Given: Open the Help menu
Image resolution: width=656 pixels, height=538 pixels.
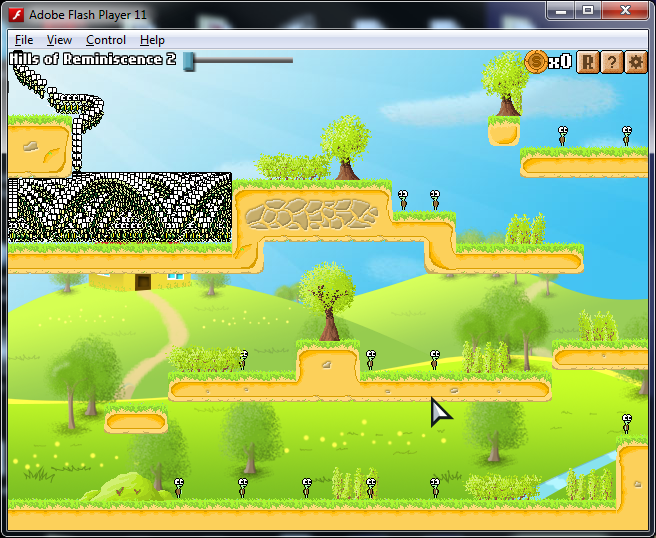Looking at the screenshot, I should 152,40.
